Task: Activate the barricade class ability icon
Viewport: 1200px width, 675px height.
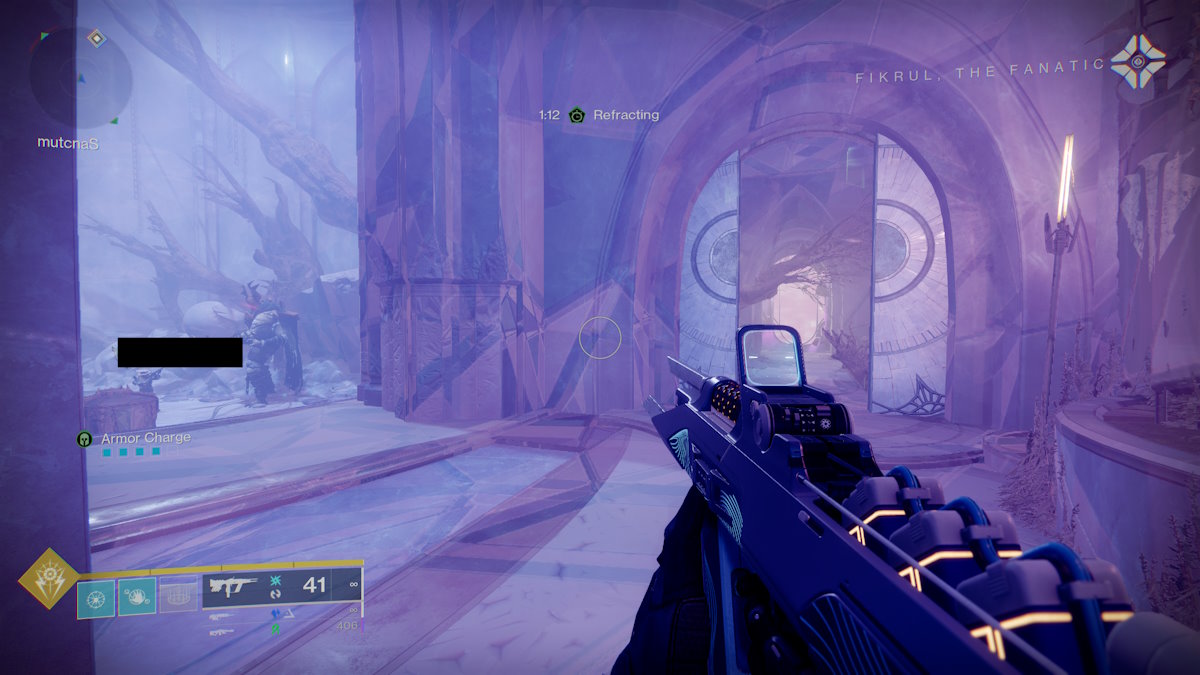Action: click(x=178, y=598)
